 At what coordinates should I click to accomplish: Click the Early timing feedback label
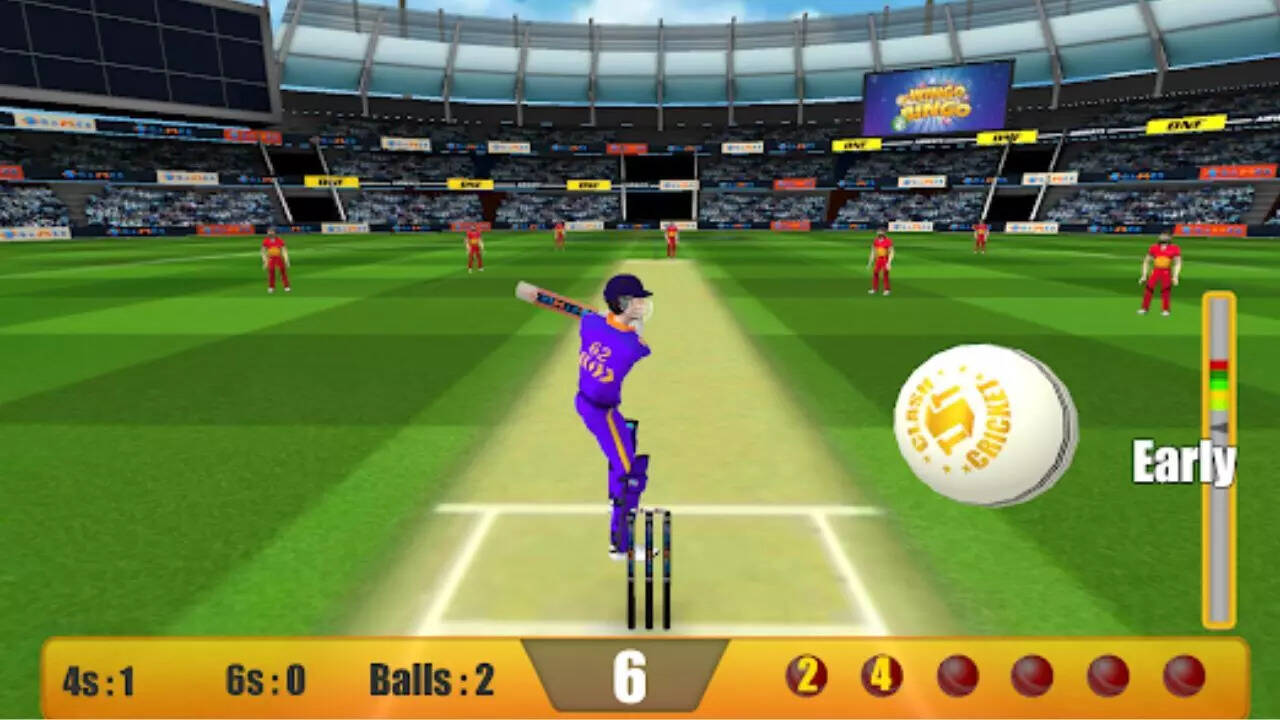coord(1185,464)
